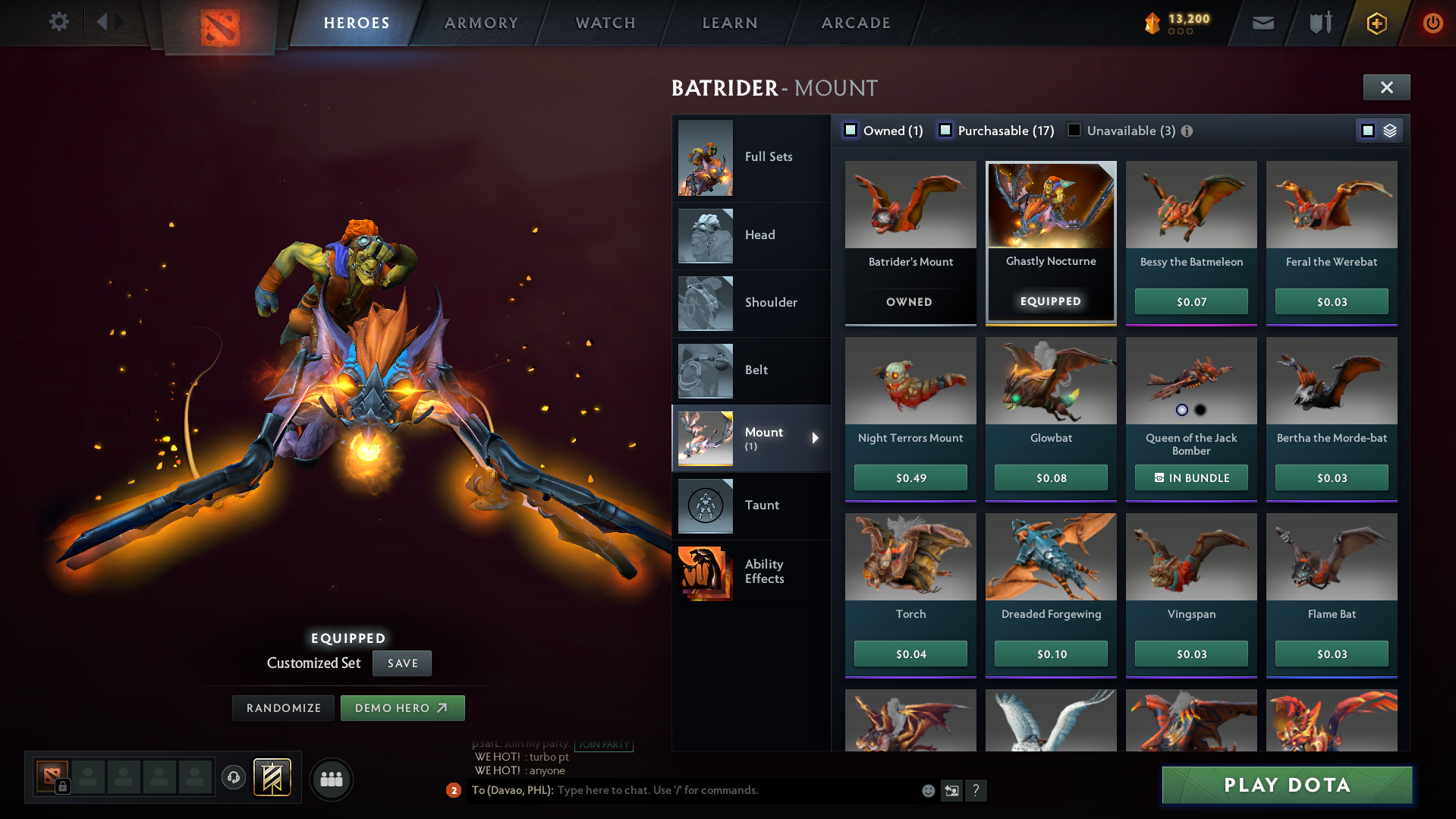The height and width of the screenshot is (819, 1456).
Task: Open the friends list icon
Action: (x=332, y=779)
